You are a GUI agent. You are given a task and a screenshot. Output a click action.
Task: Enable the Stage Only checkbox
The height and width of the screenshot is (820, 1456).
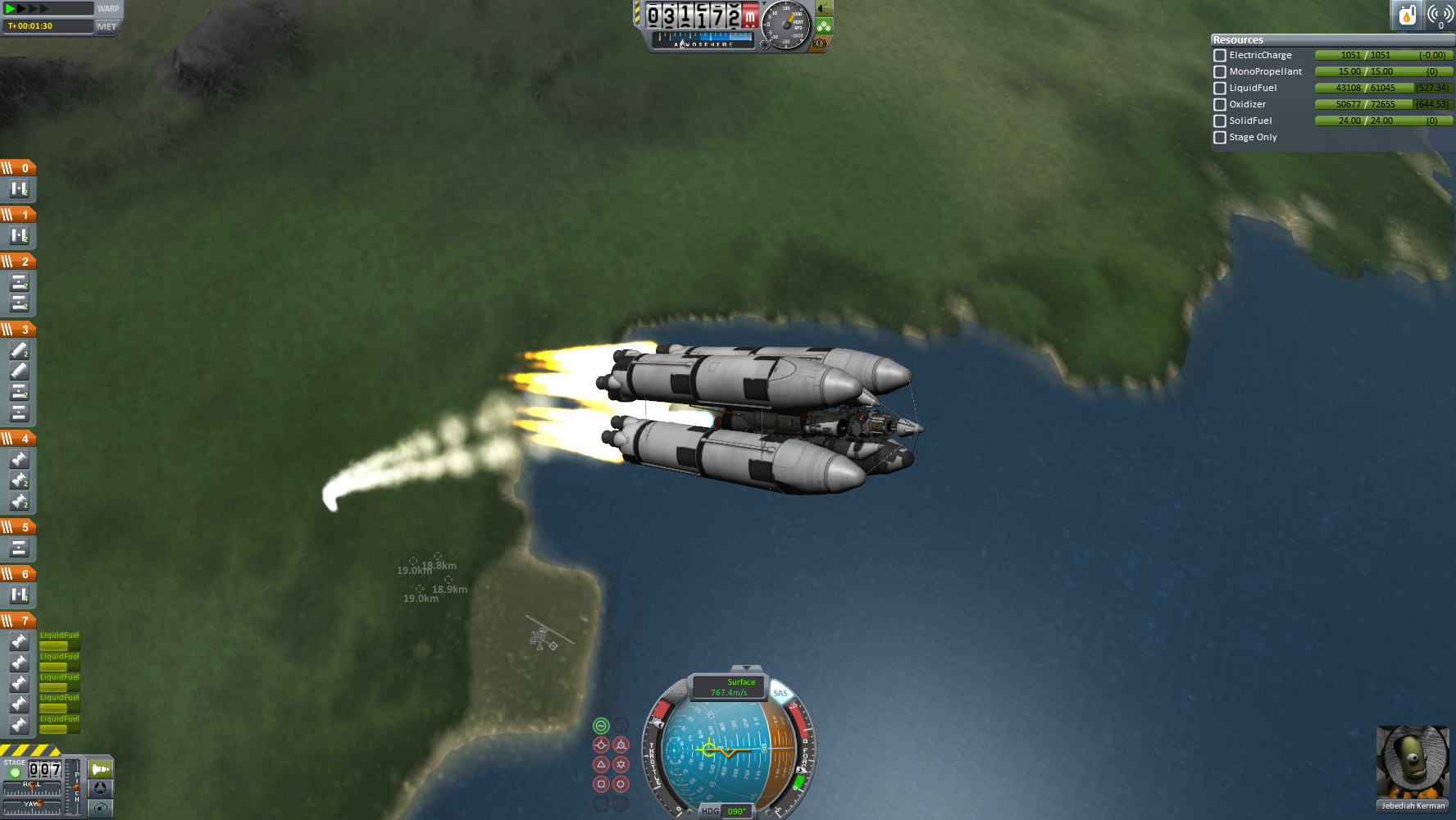(1220, 138)
